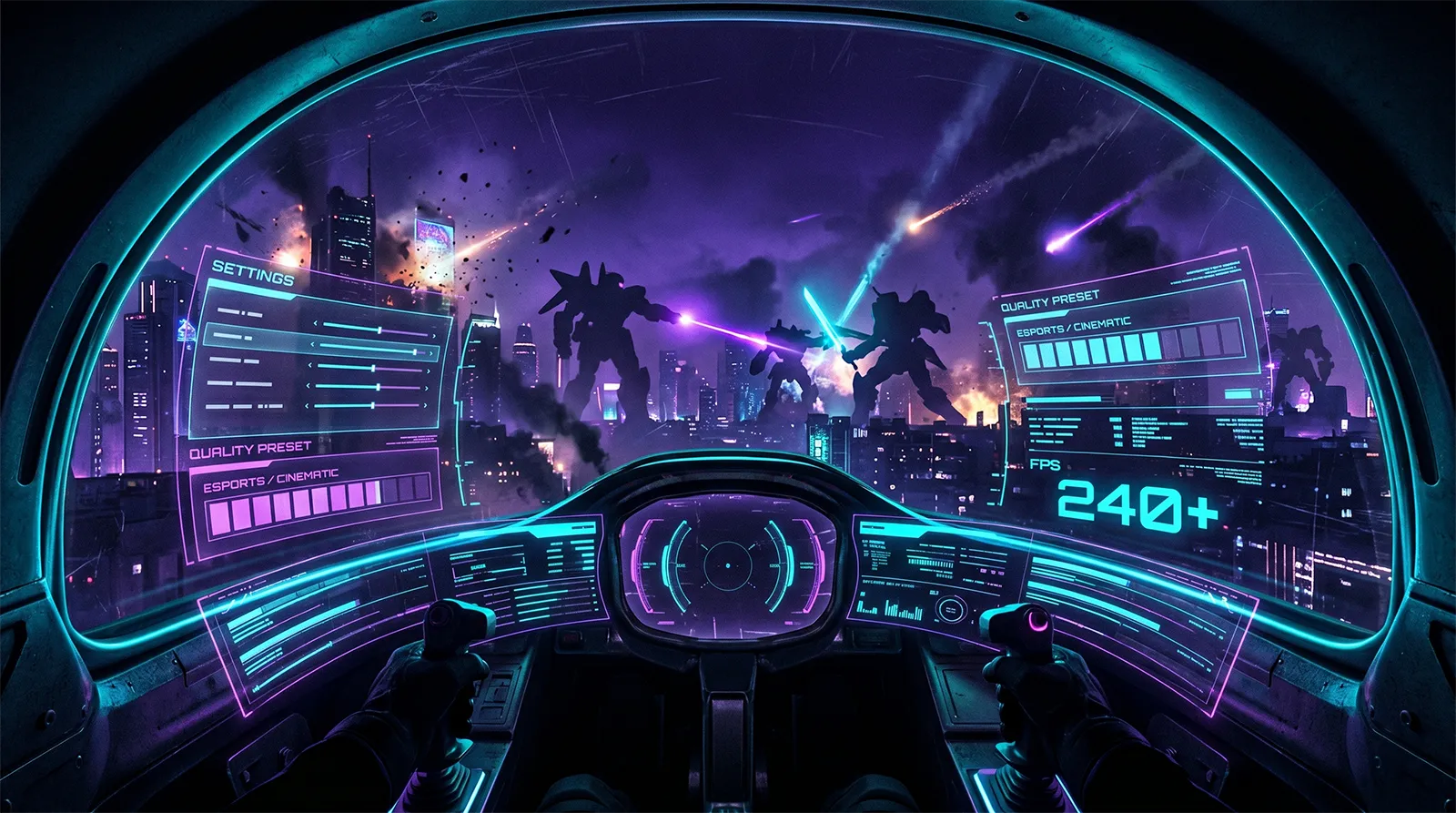Click the right arrow of the bottom Settings slider
Screen dimensions: 1456x813
425,405
